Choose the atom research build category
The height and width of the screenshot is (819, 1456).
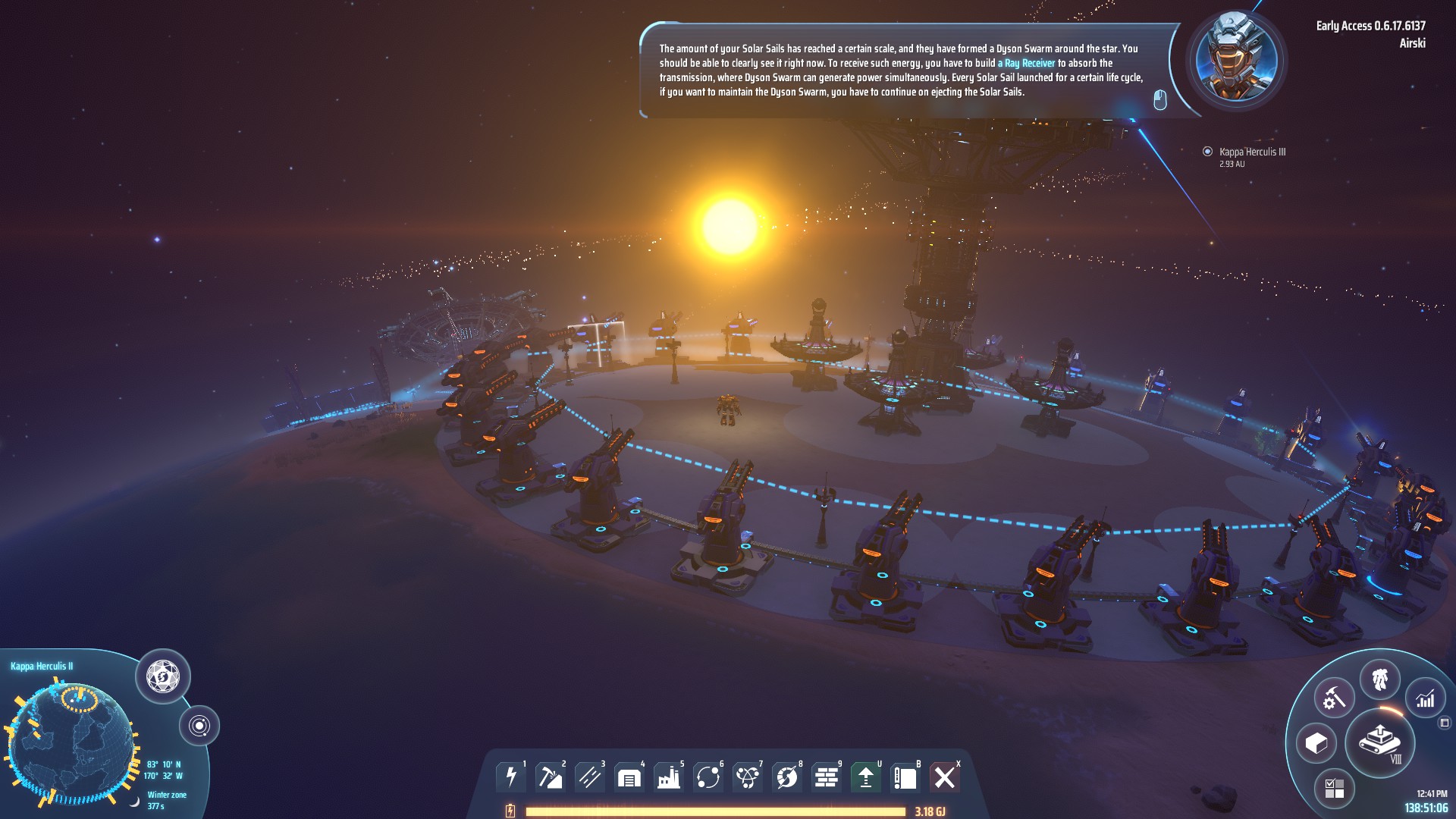(x=747, y=777)
